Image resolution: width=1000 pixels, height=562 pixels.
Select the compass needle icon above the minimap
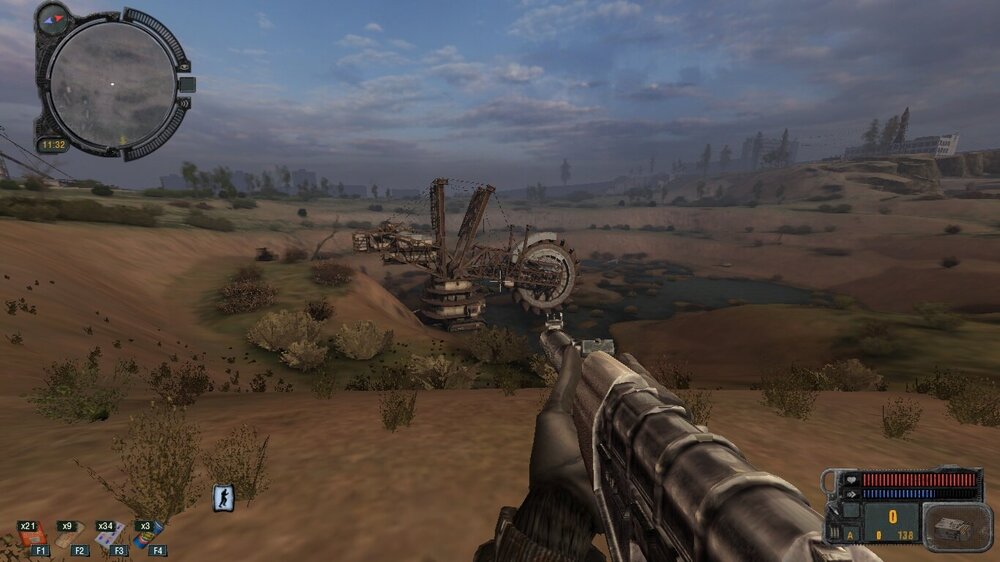(x=54, y=16)
